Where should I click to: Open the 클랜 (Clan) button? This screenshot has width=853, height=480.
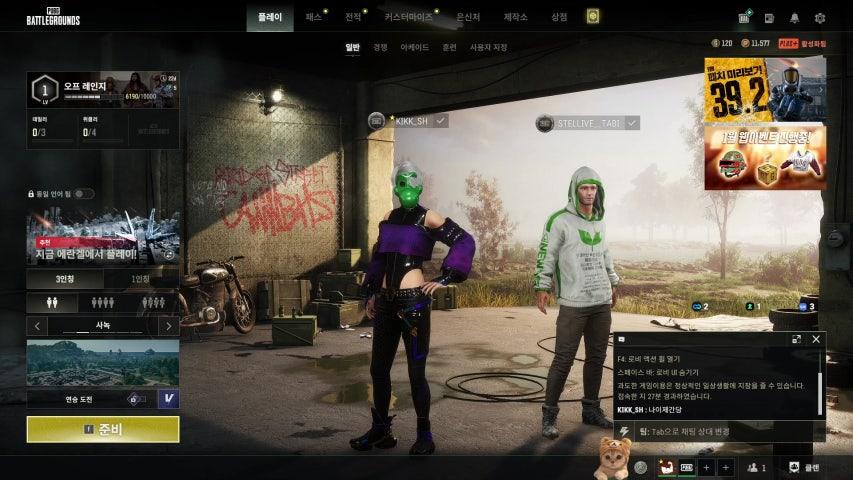coord(804,467)
